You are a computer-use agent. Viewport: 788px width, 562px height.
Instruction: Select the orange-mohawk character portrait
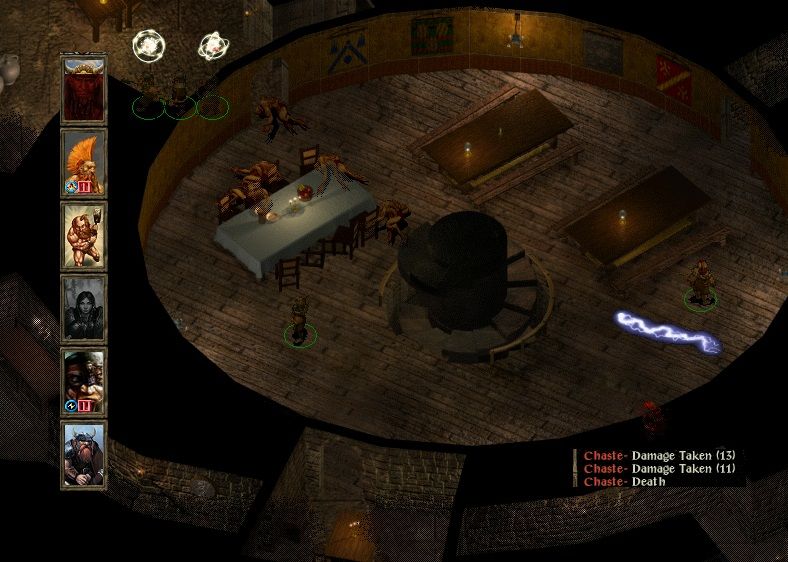[84, 161]
